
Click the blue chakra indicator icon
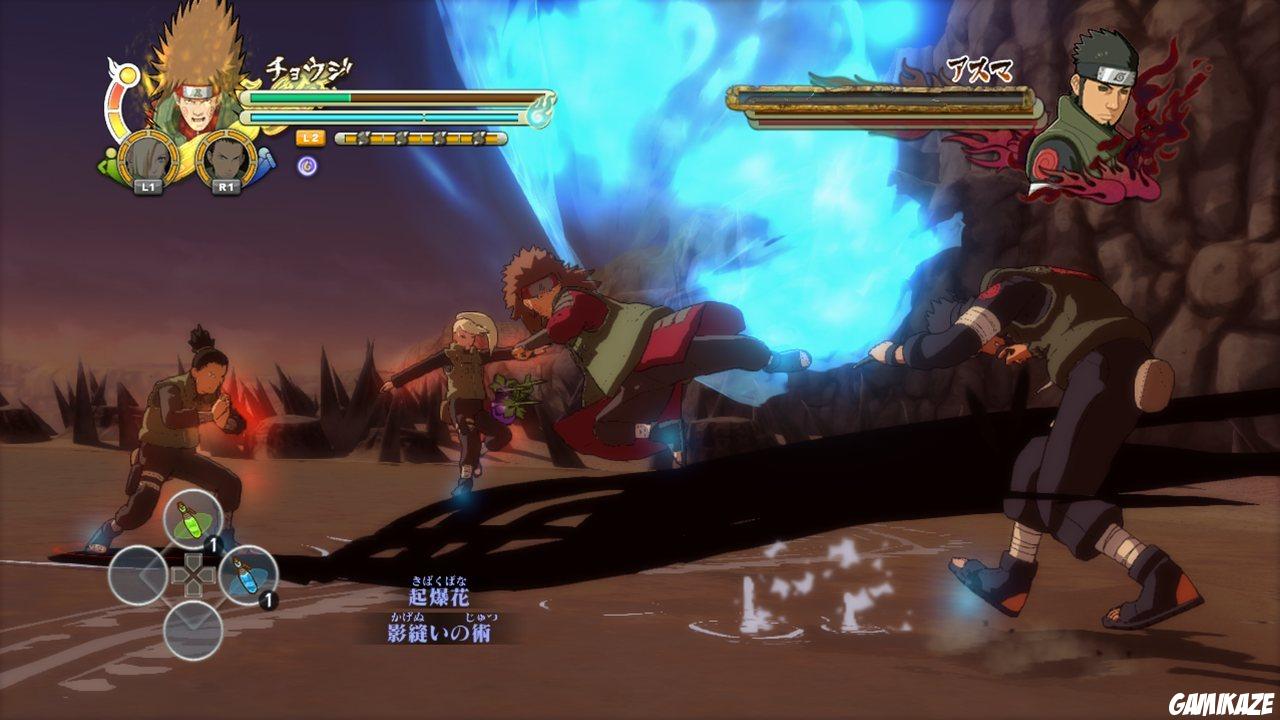click(x=267, y=162)
